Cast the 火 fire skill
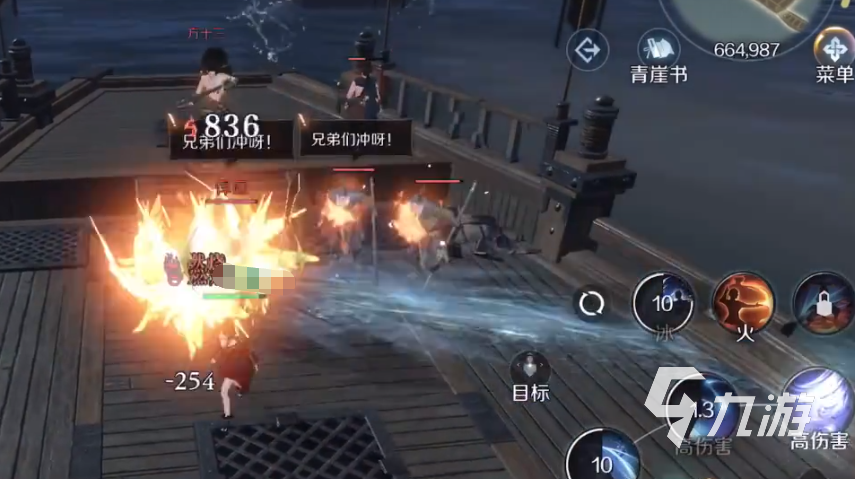 [742, 301]
